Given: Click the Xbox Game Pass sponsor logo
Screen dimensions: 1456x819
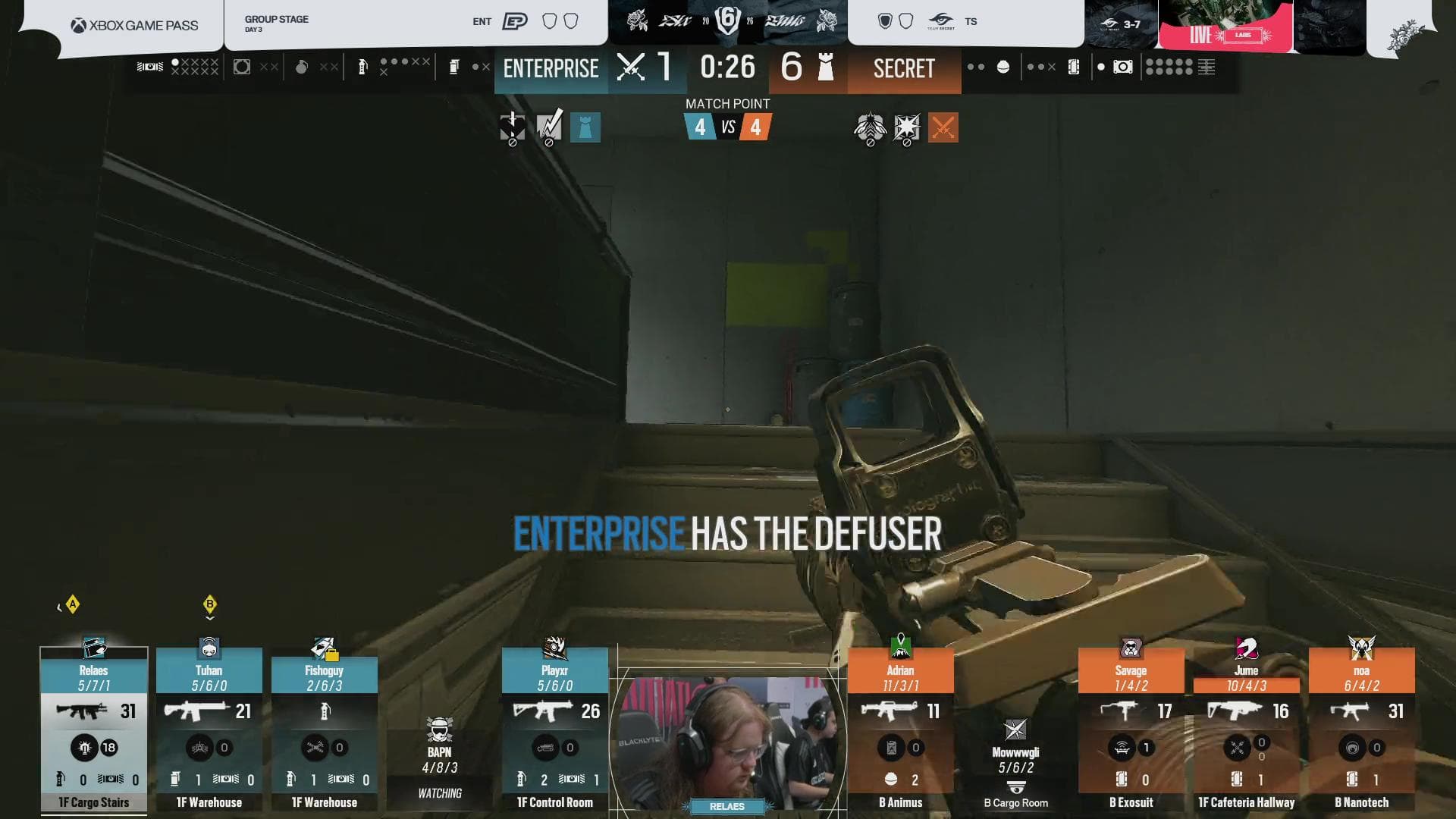Looking at the screenshot, I should tap(135, 26).
